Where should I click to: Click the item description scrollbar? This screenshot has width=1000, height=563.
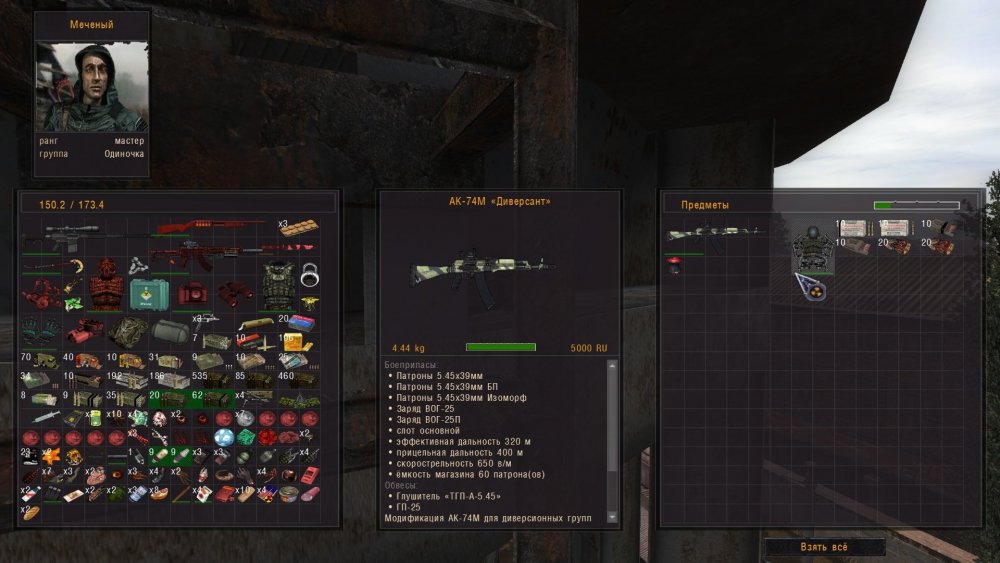click(x=613, y=440)
